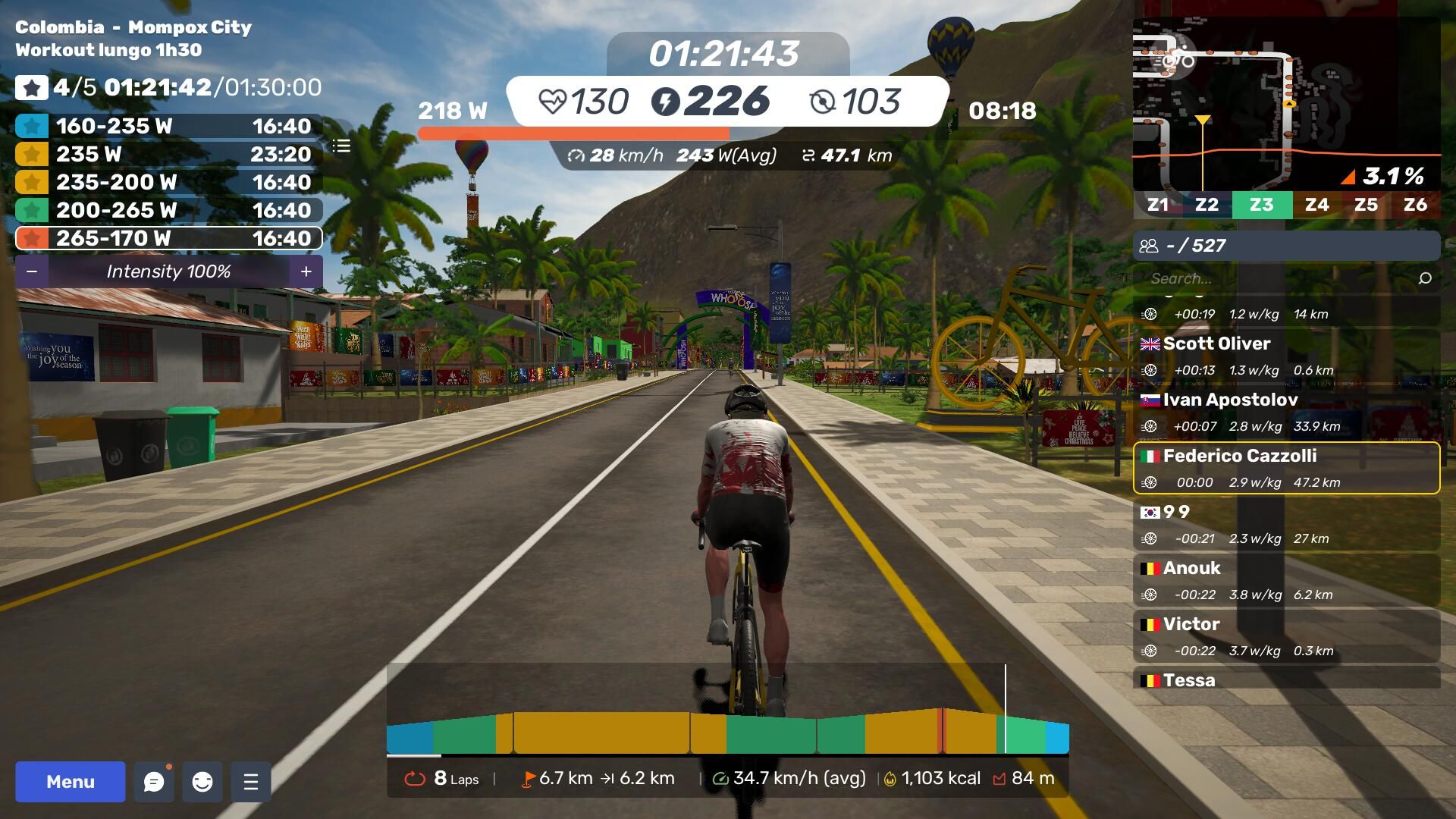Select Scott Oliver in the rider list

pos(1286,356)
